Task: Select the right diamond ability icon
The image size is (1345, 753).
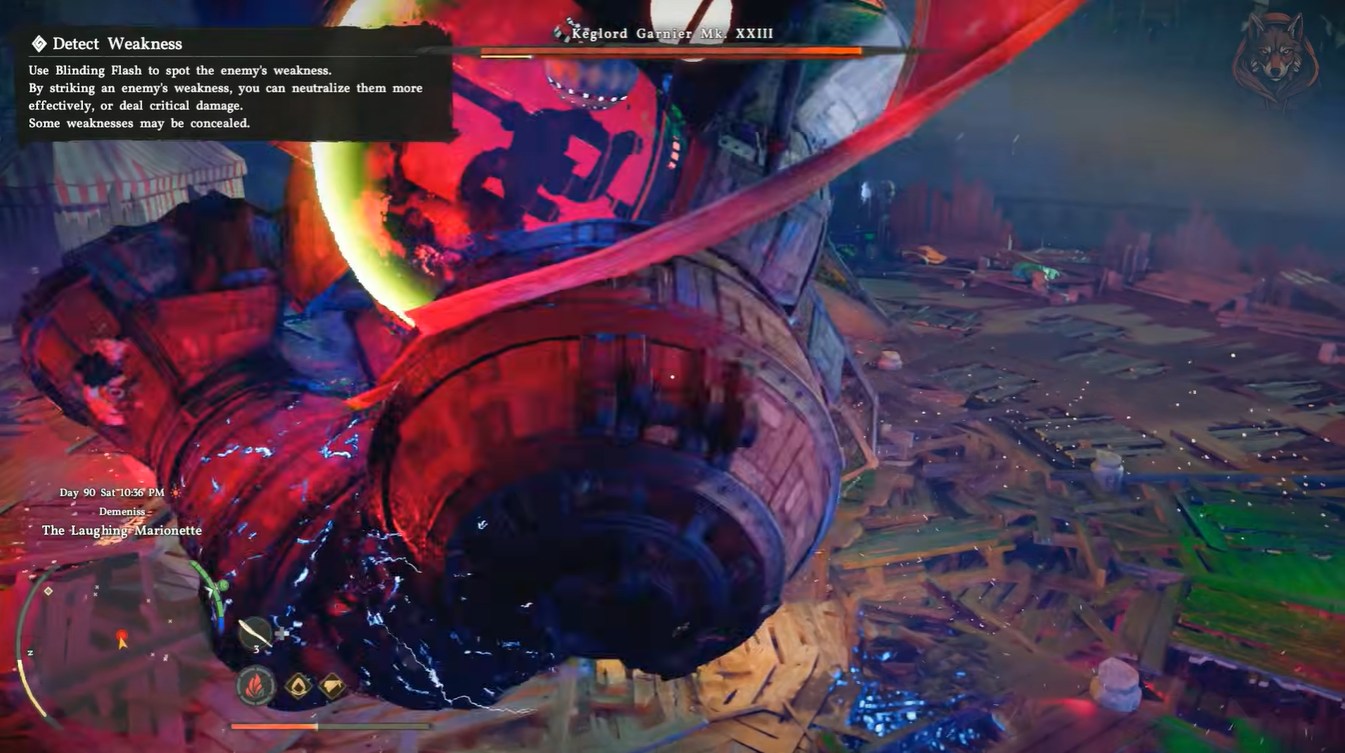Action: click(x=331, y=686)
